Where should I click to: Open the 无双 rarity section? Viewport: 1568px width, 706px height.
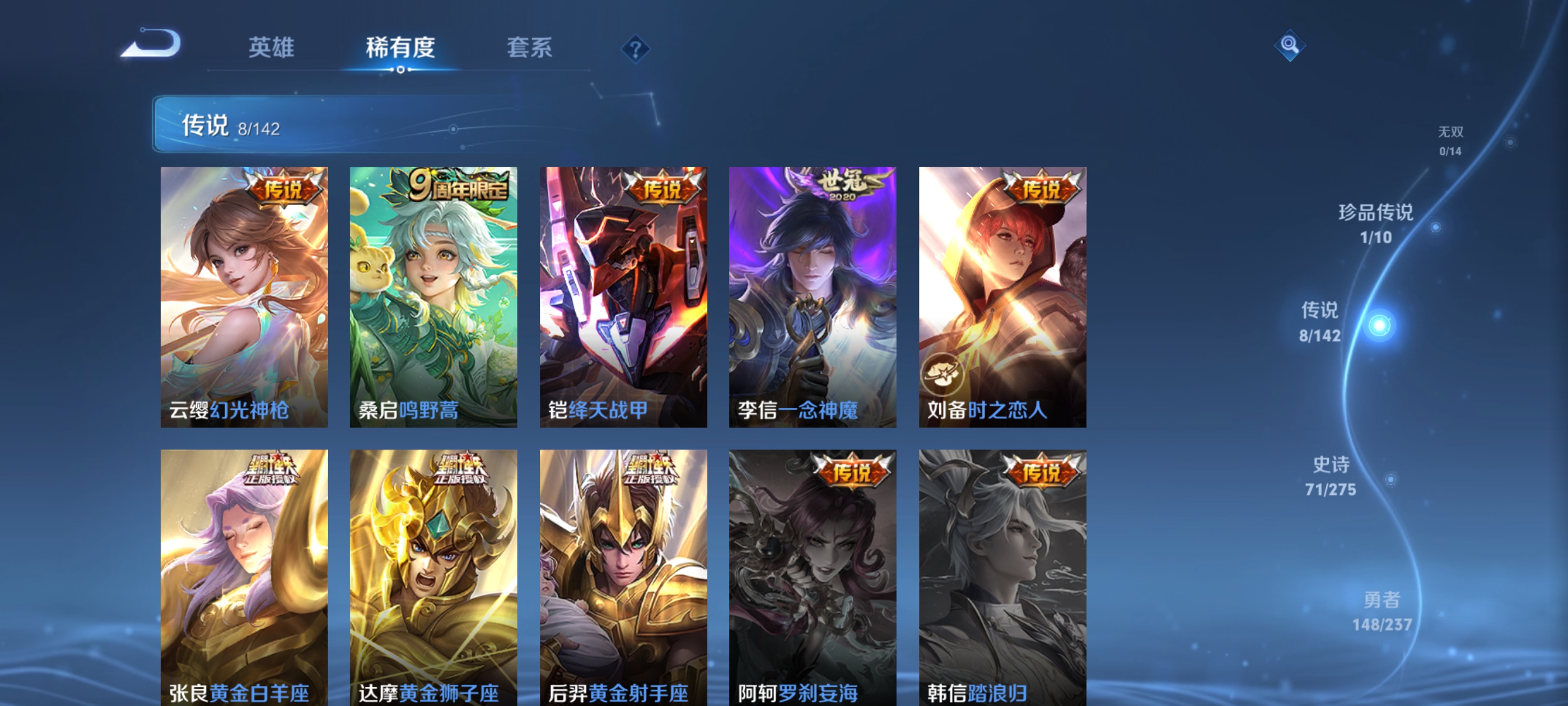click(1451, 140)
